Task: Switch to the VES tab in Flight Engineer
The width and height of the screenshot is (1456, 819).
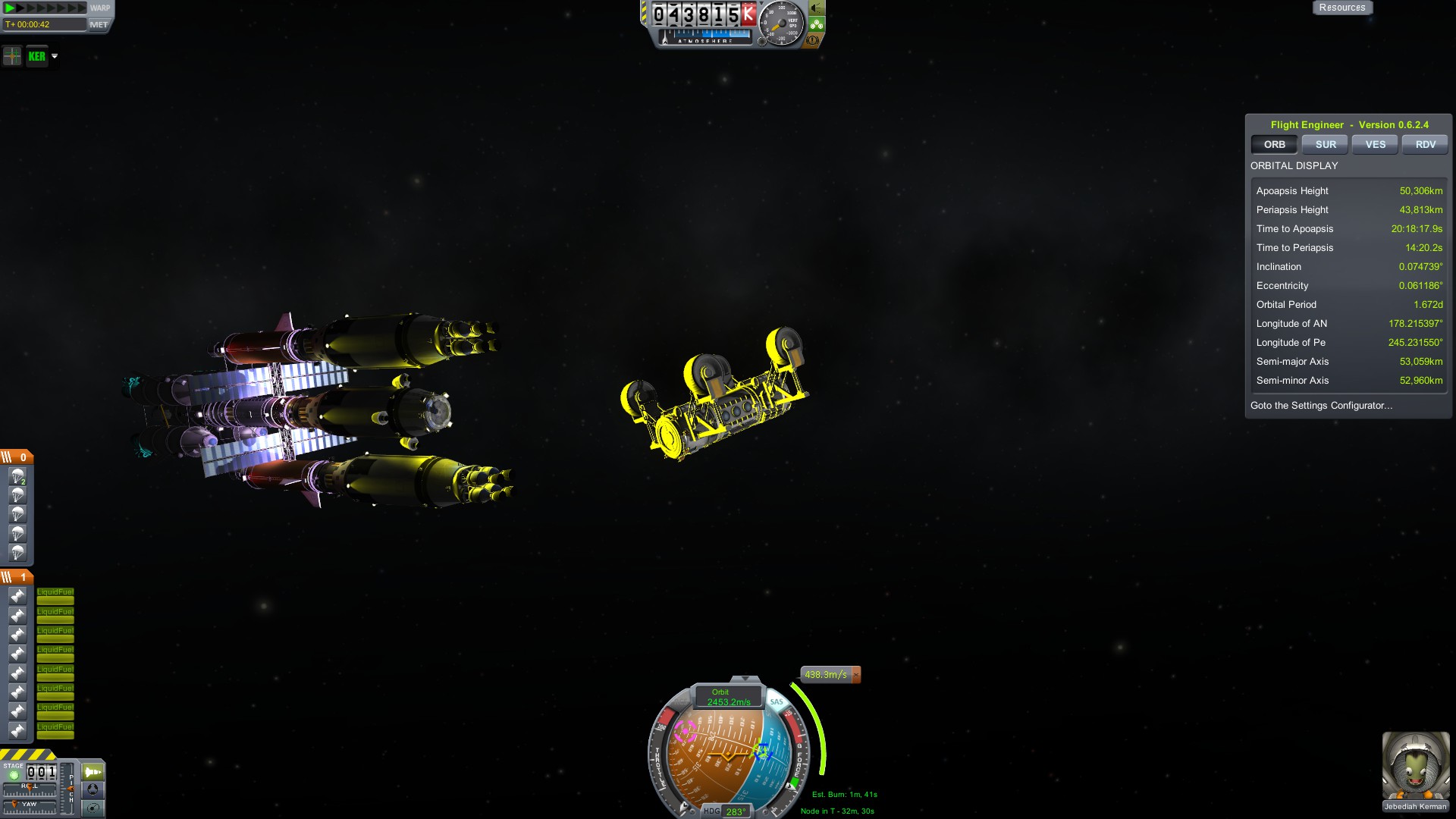Action: (x=1375, y=144)
